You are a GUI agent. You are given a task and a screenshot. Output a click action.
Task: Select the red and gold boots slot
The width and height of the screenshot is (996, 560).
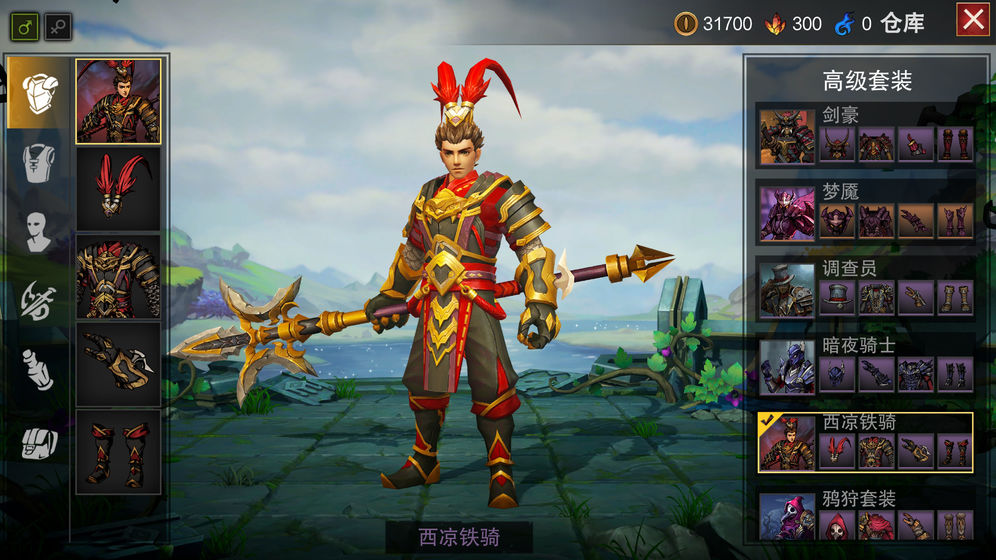point(118,452)
